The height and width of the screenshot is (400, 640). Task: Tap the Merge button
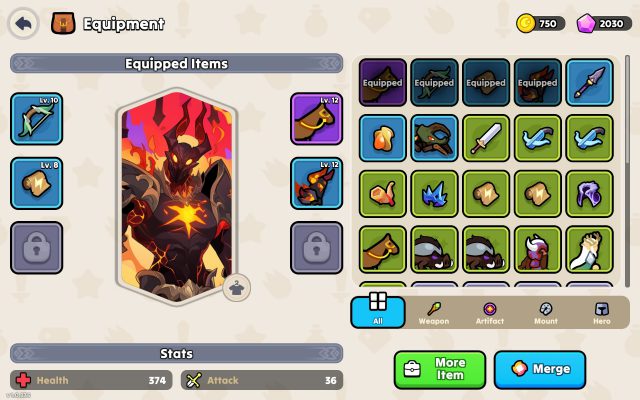point(540,369)
